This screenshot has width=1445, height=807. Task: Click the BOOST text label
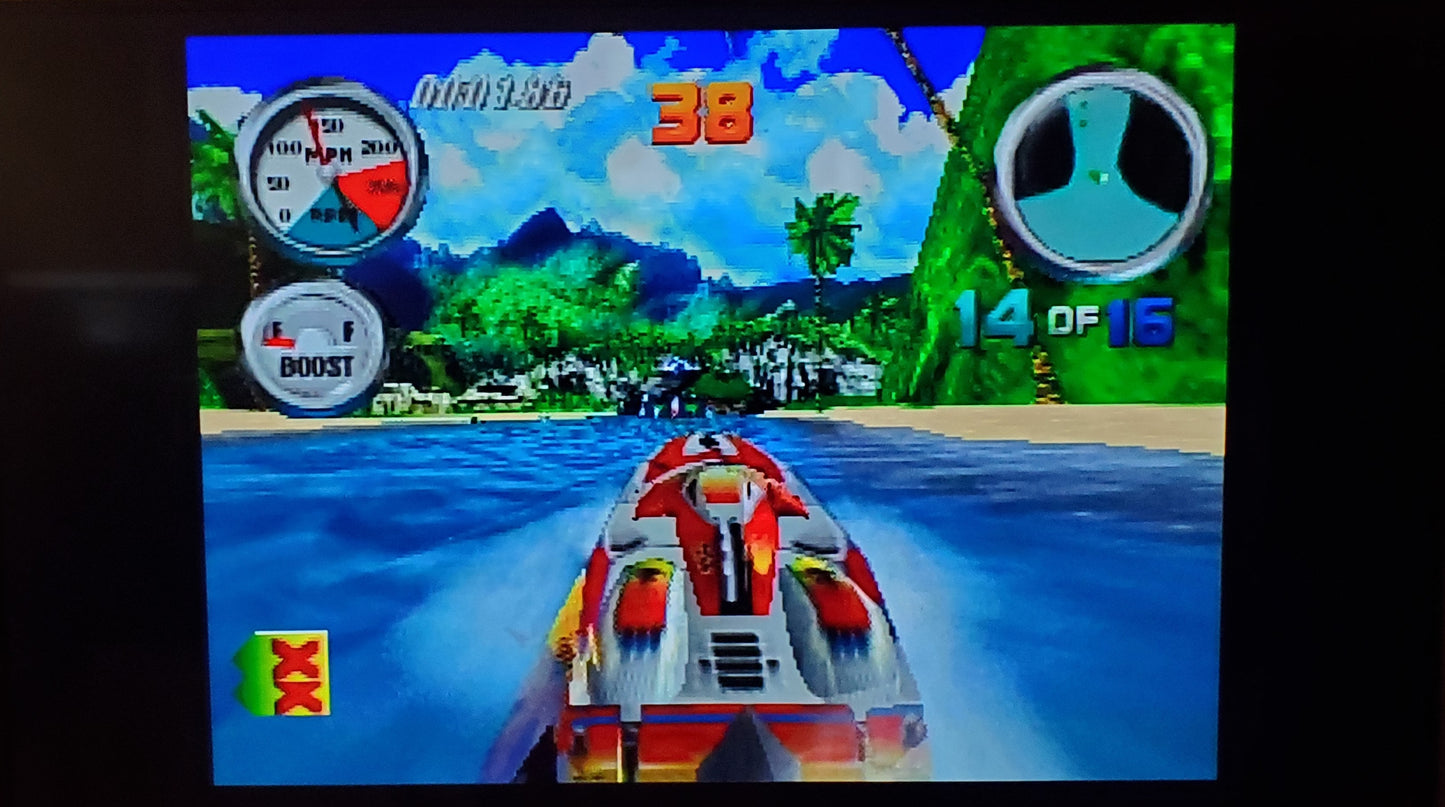pyautogui.click(x=318, y=367)
